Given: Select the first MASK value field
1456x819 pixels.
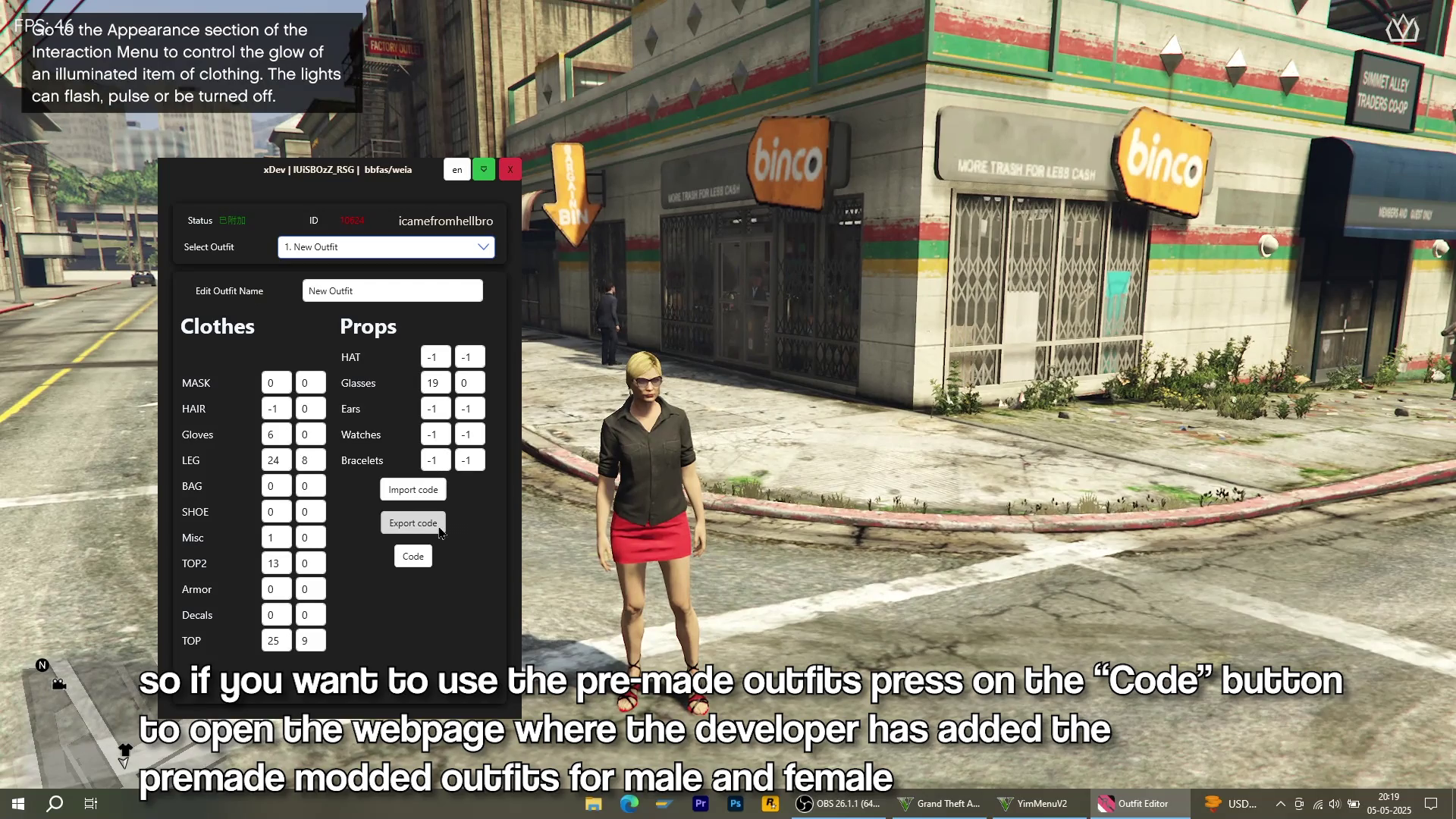Looking at the screenshot, I should [276, 383].
